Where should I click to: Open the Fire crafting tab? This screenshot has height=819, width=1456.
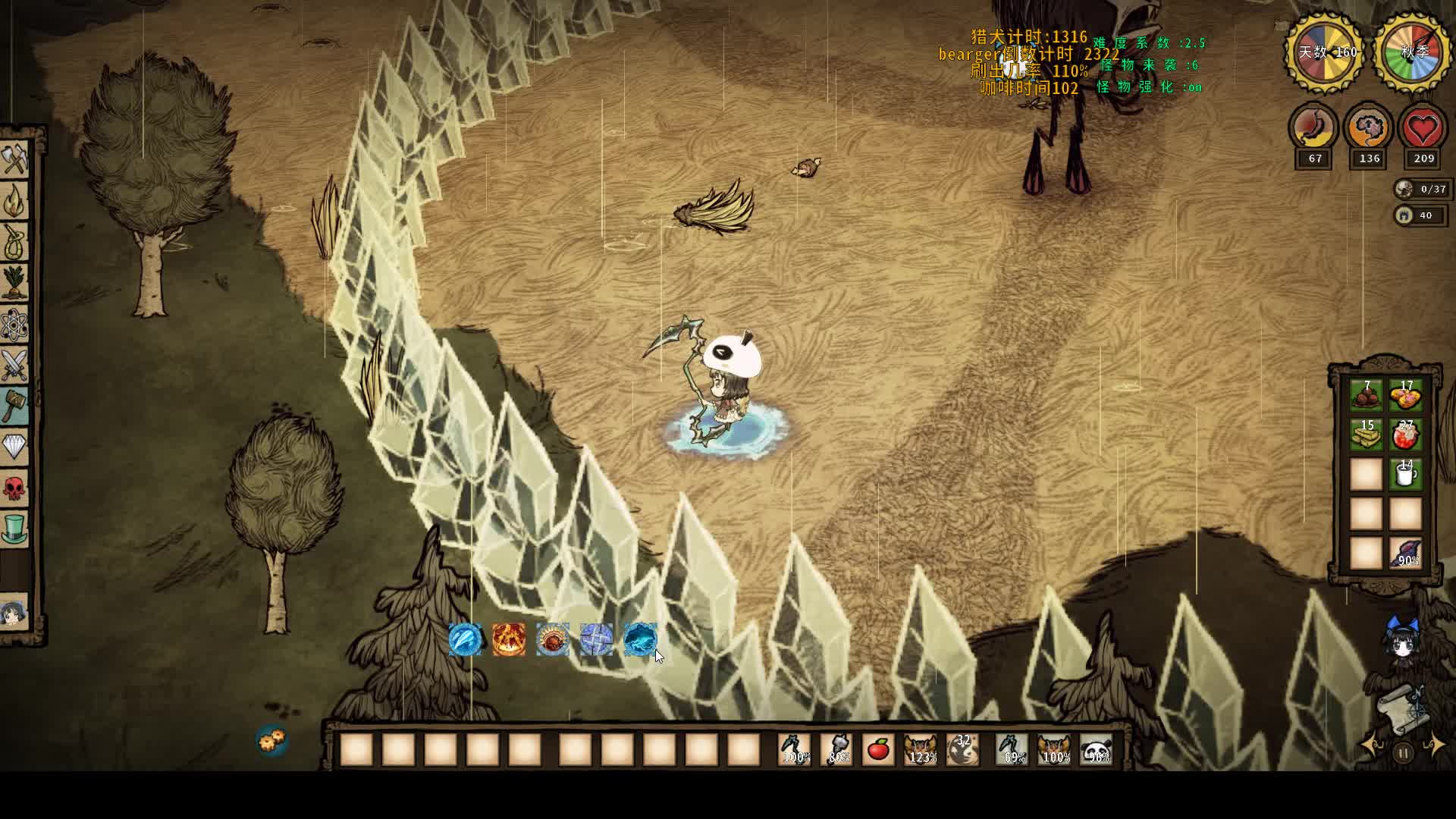tap(14, 202)
